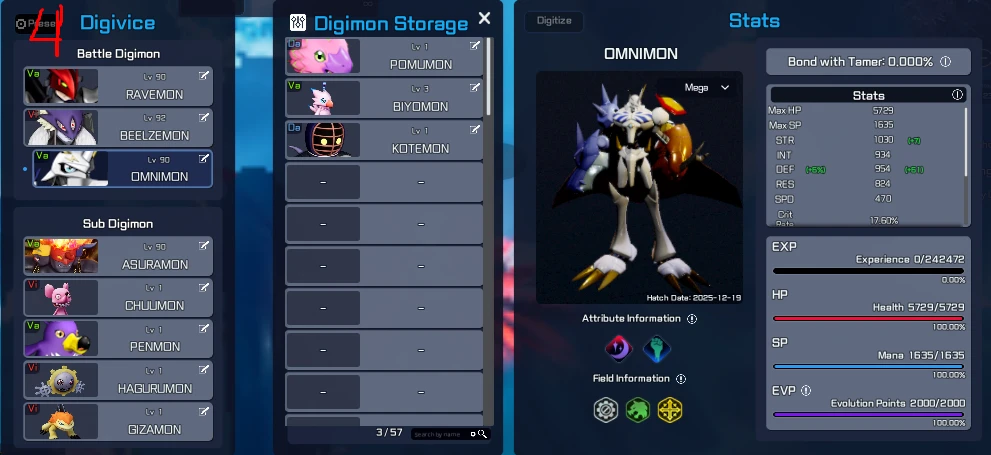Rename Ravemon with its edit icon
The image size is (991, 455).
coord(204,76)
